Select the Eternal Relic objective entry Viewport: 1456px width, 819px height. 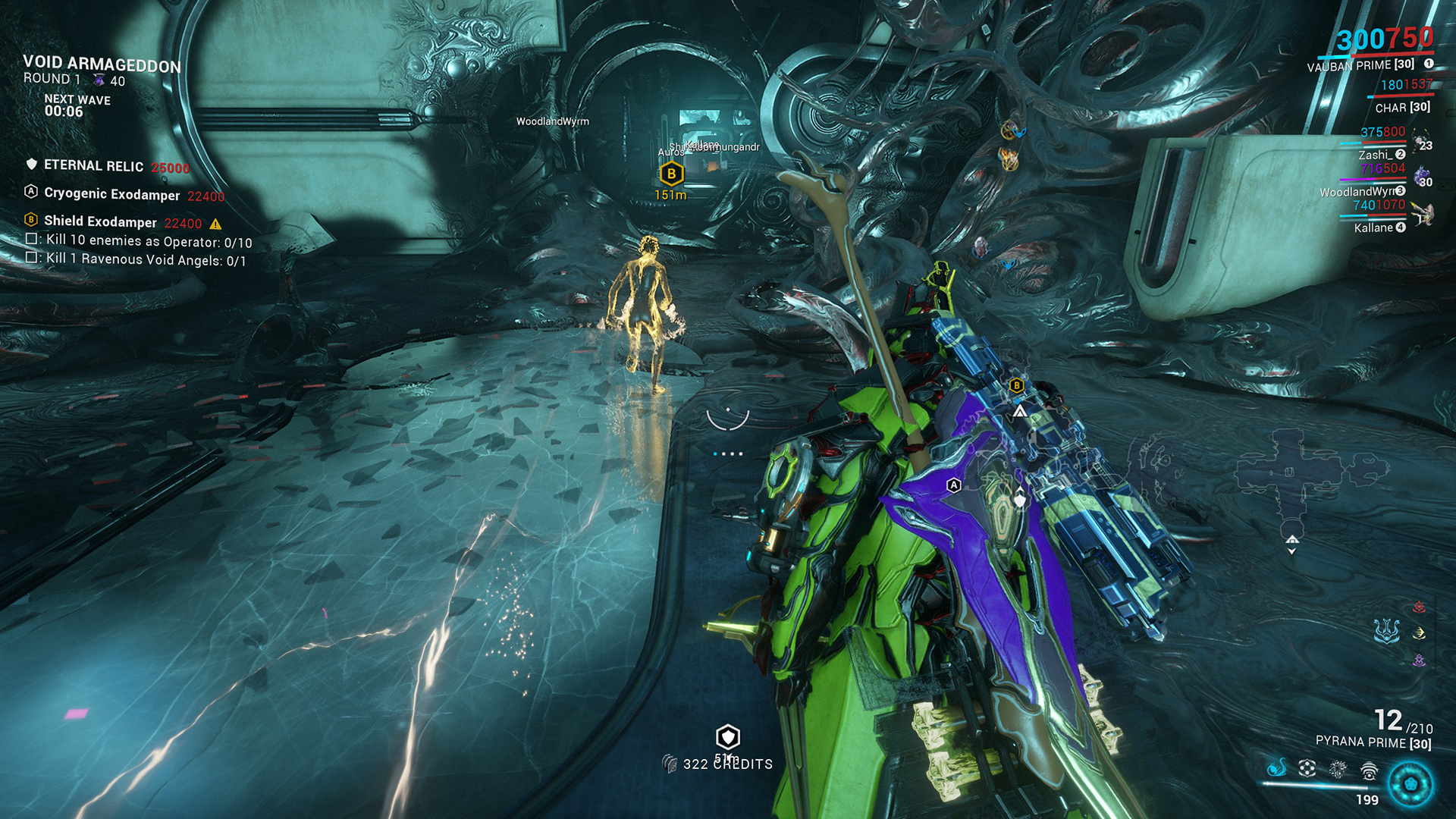click(93, 166)
